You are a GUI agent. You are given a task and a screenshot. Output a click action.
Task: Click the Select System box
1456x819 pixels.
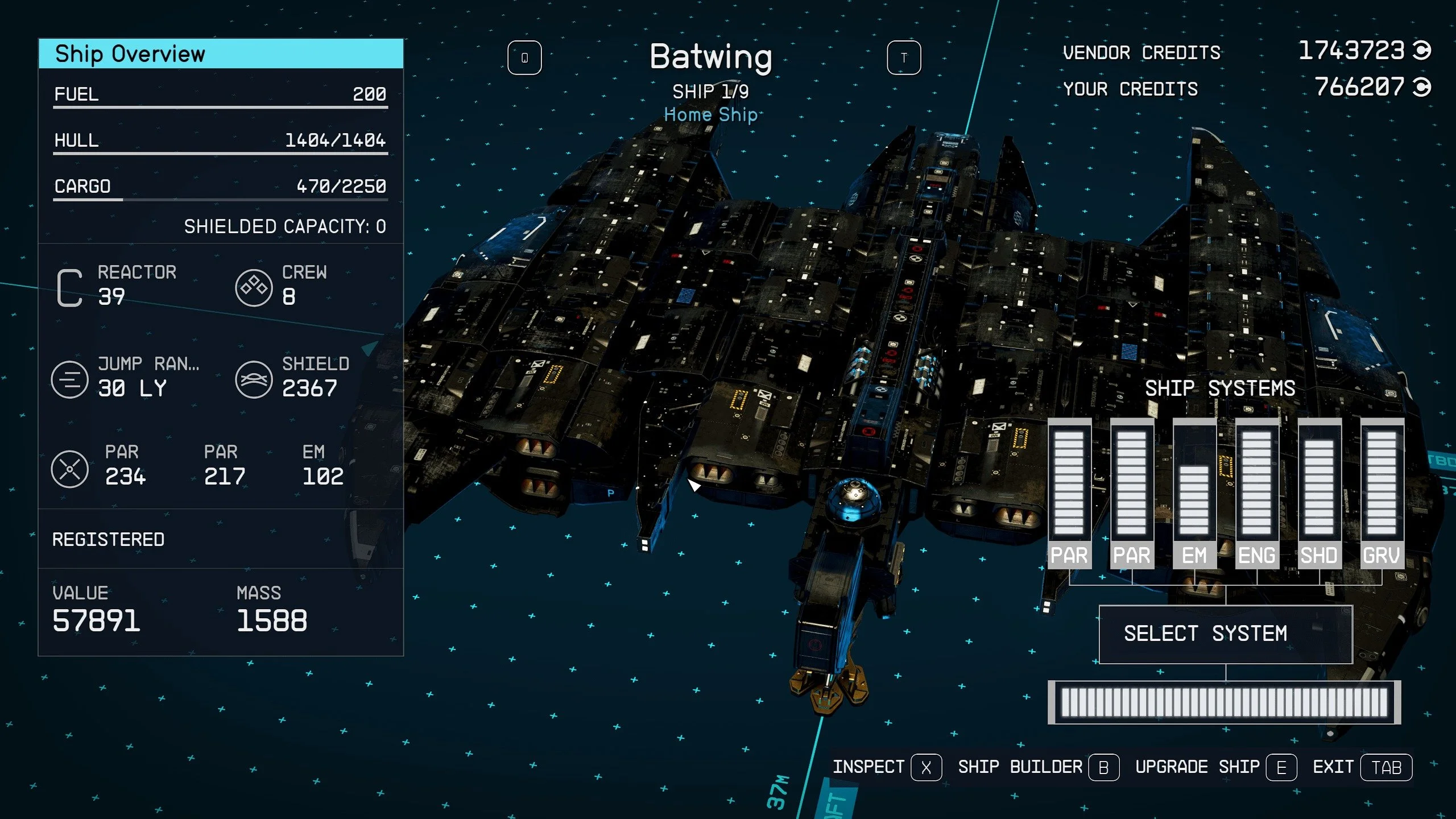[x=1226, y=634]
